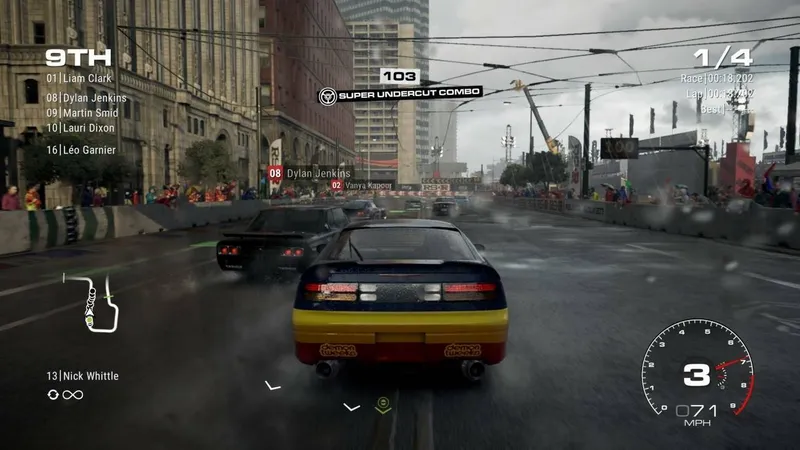Viewport: 800px width, 450px height.
Task: Open the track minimap
Action: pyautogui.click(x=94, y=302)
